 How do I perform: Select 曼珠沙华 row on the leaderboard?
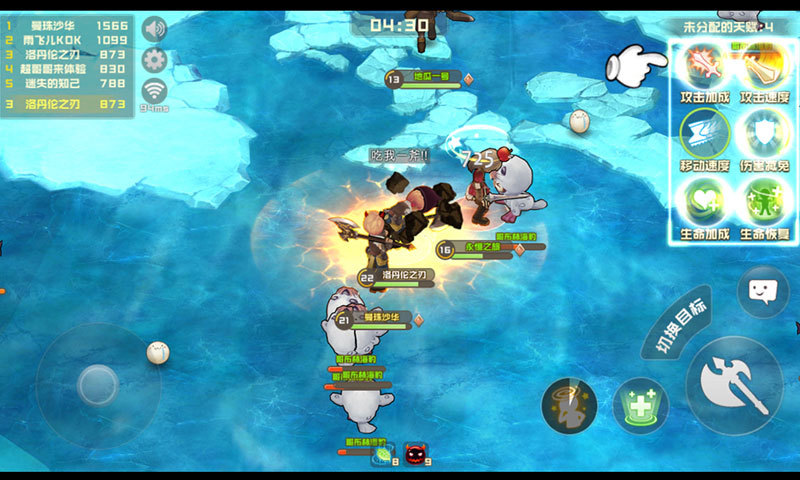tap(67, 23)
